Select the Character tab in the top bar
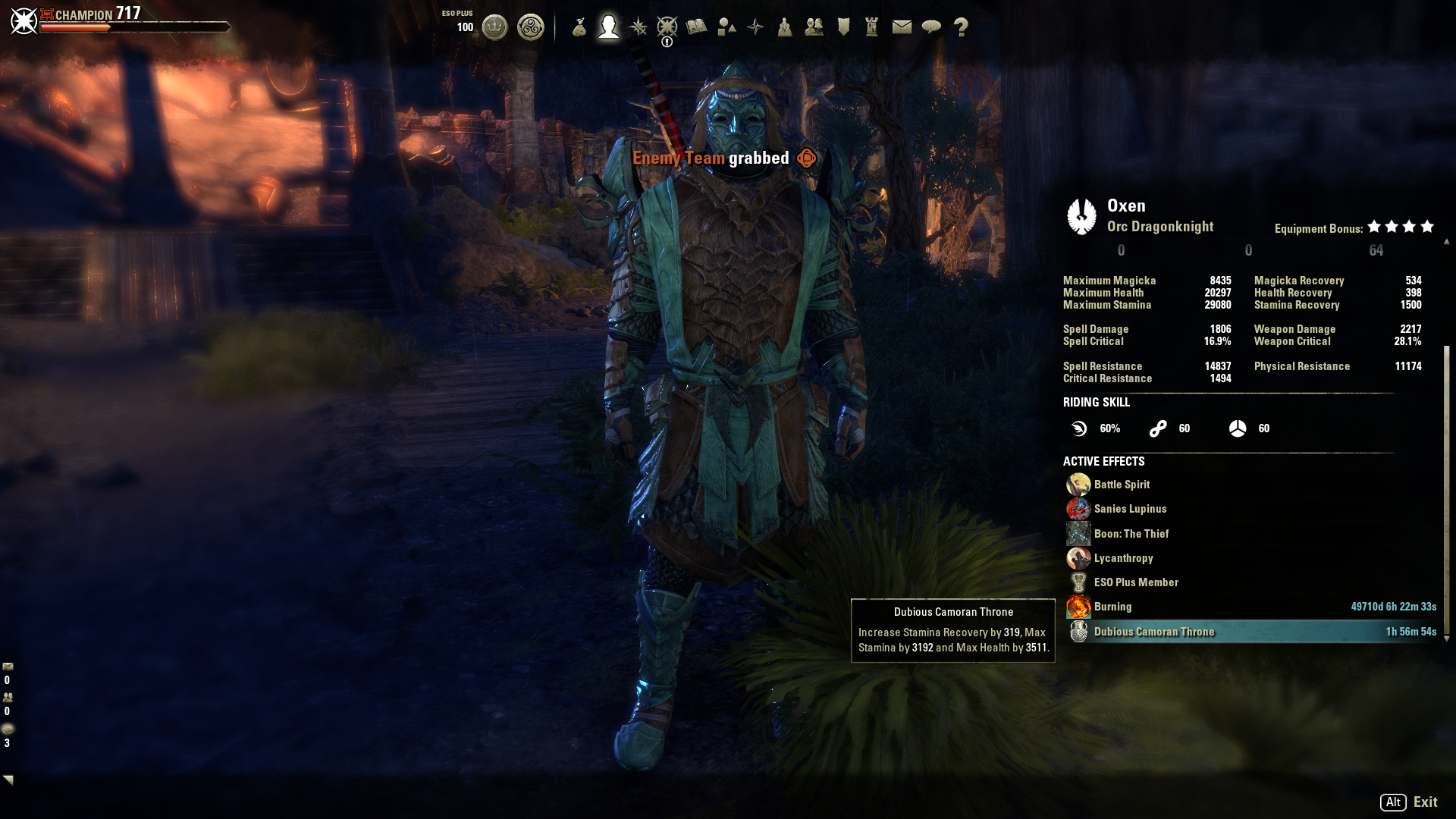 pos(609,25)
